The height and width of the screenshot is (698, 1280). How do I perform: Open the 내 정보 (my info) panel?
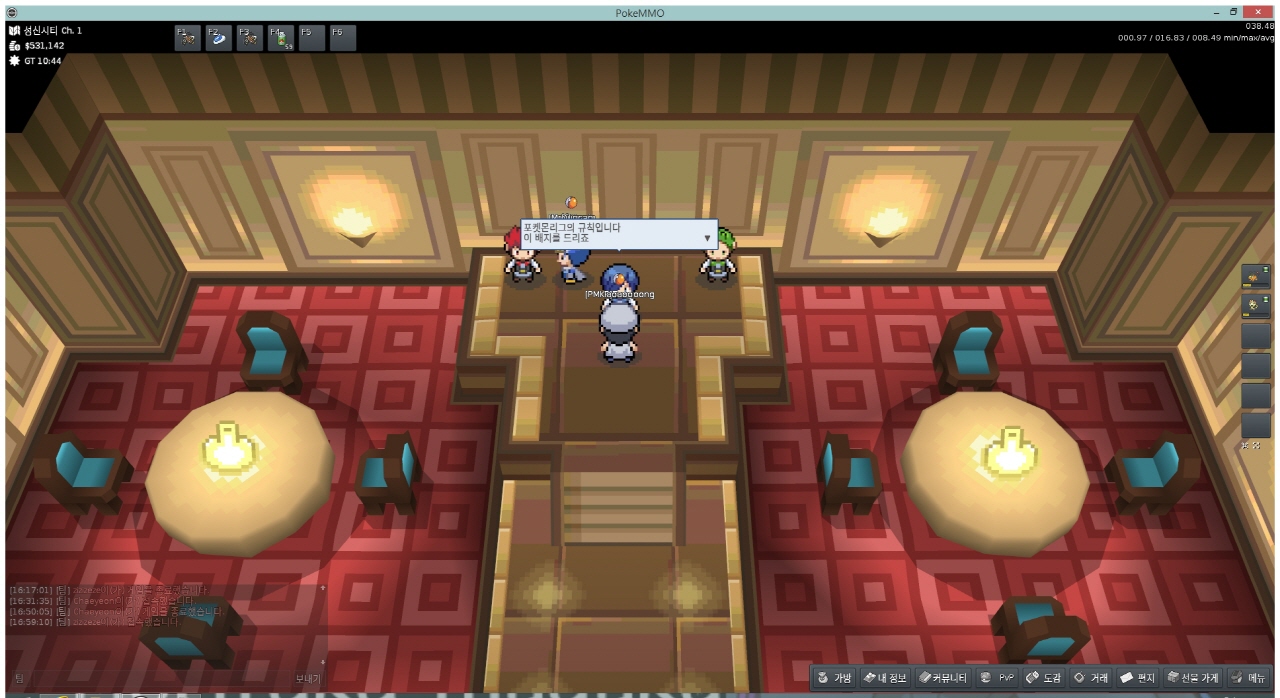(884, 678)
